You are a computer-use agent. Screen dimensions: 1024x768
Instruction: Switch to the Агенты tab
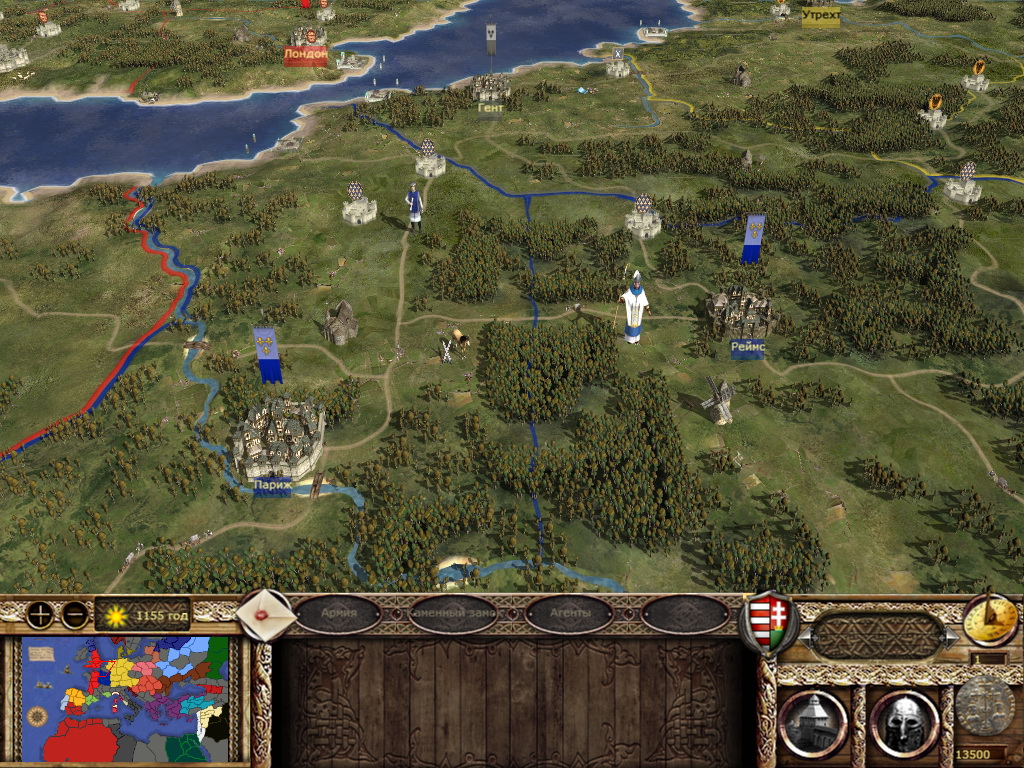click(569, 614)
